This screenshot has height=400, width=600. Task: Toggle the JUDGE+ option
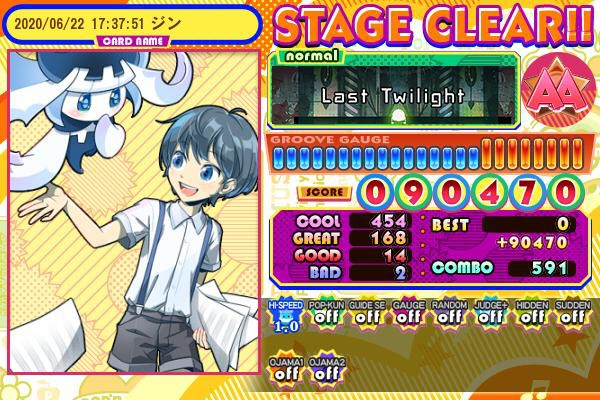[x=489, y=316]
